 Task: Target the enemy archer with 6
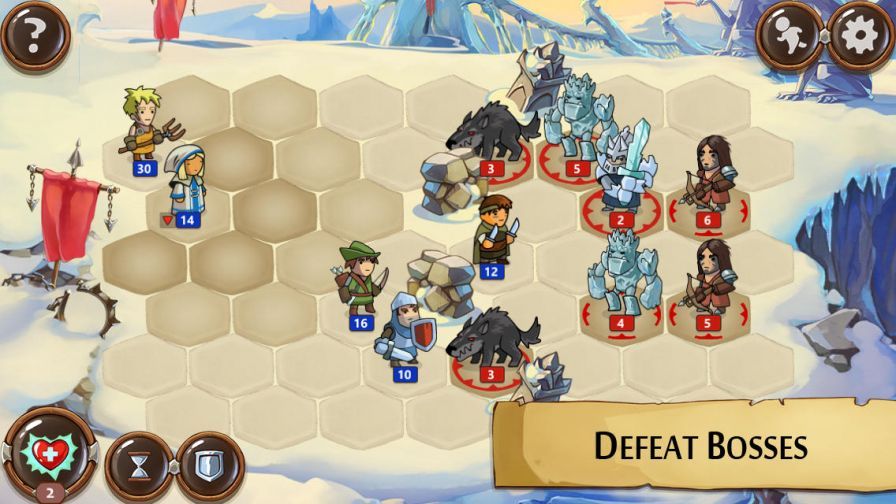tap(707, 176)
